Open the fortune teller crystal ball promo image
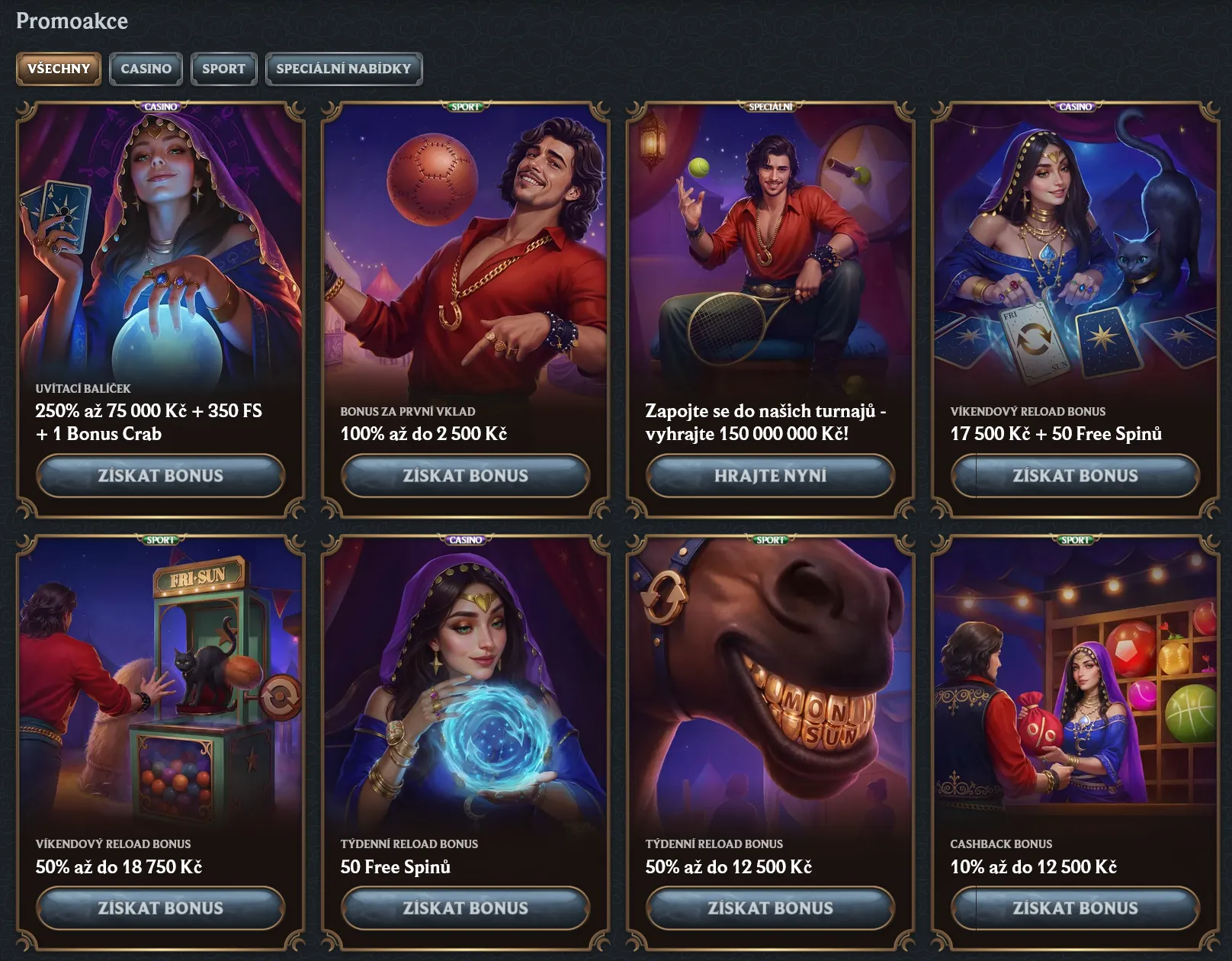1232x961 pixels. 160,244
